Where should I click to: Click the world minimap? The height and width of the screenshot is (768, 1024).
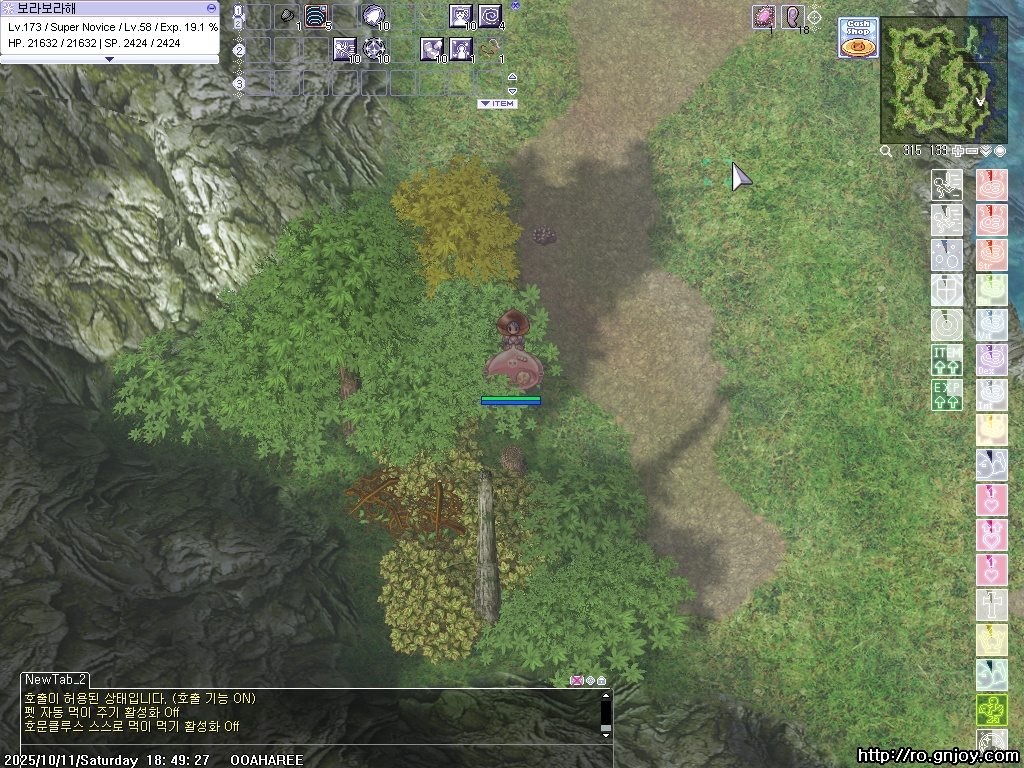[929, 80]
